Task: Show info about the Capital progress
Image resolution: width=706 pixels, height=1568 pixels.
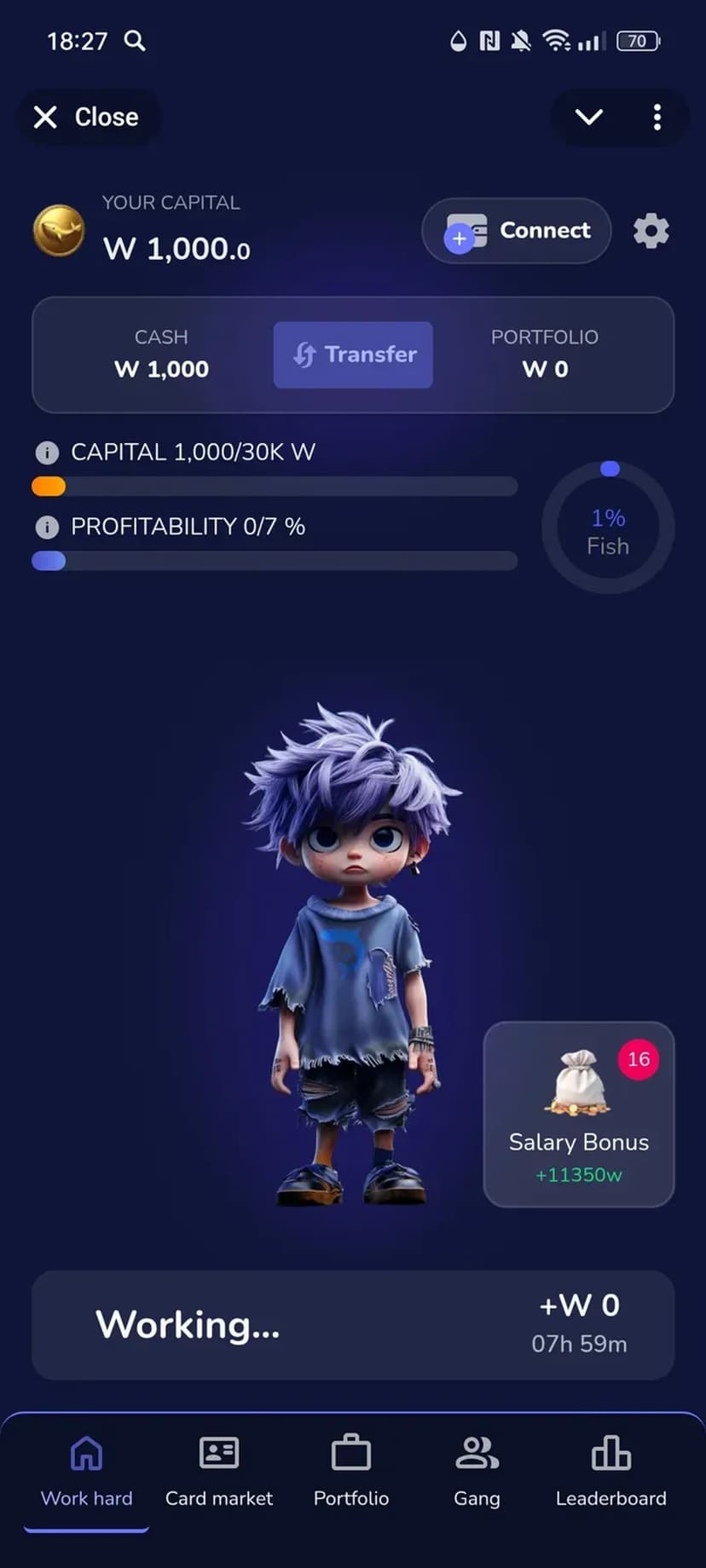Action: click(x=47, y=453)
